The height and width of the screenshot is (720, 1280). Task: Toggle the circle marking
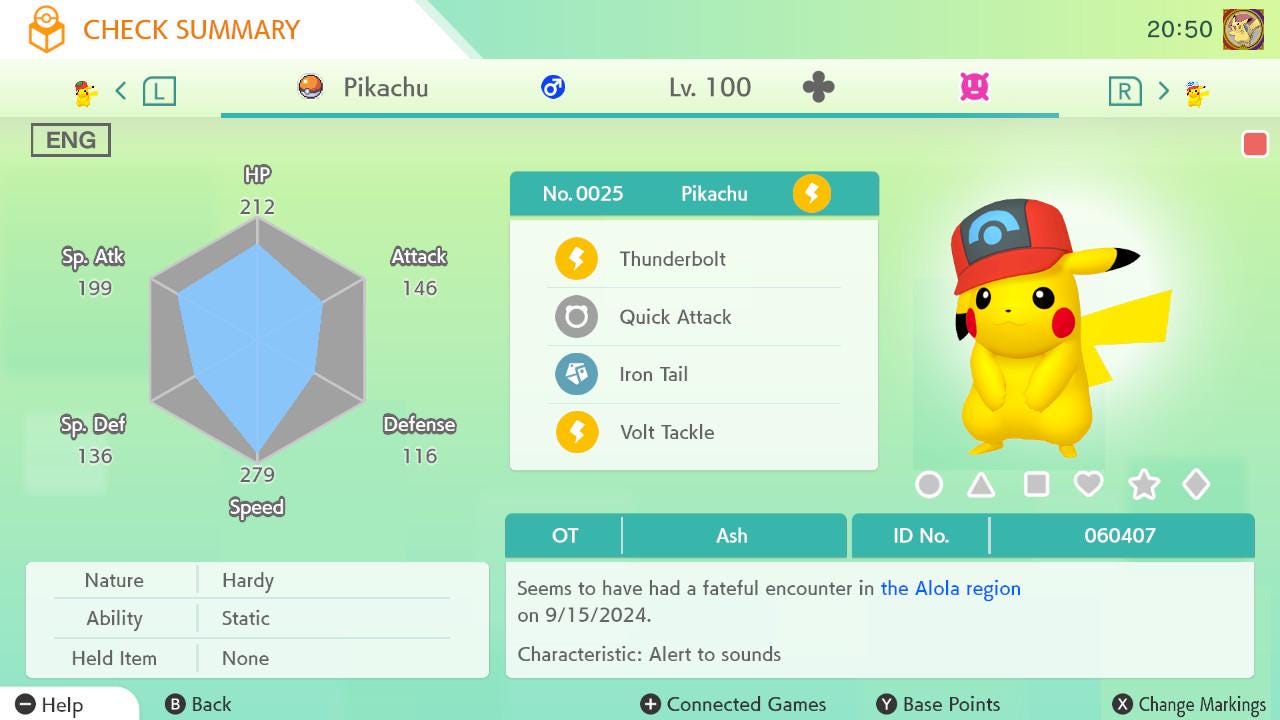tap(929, 485)
